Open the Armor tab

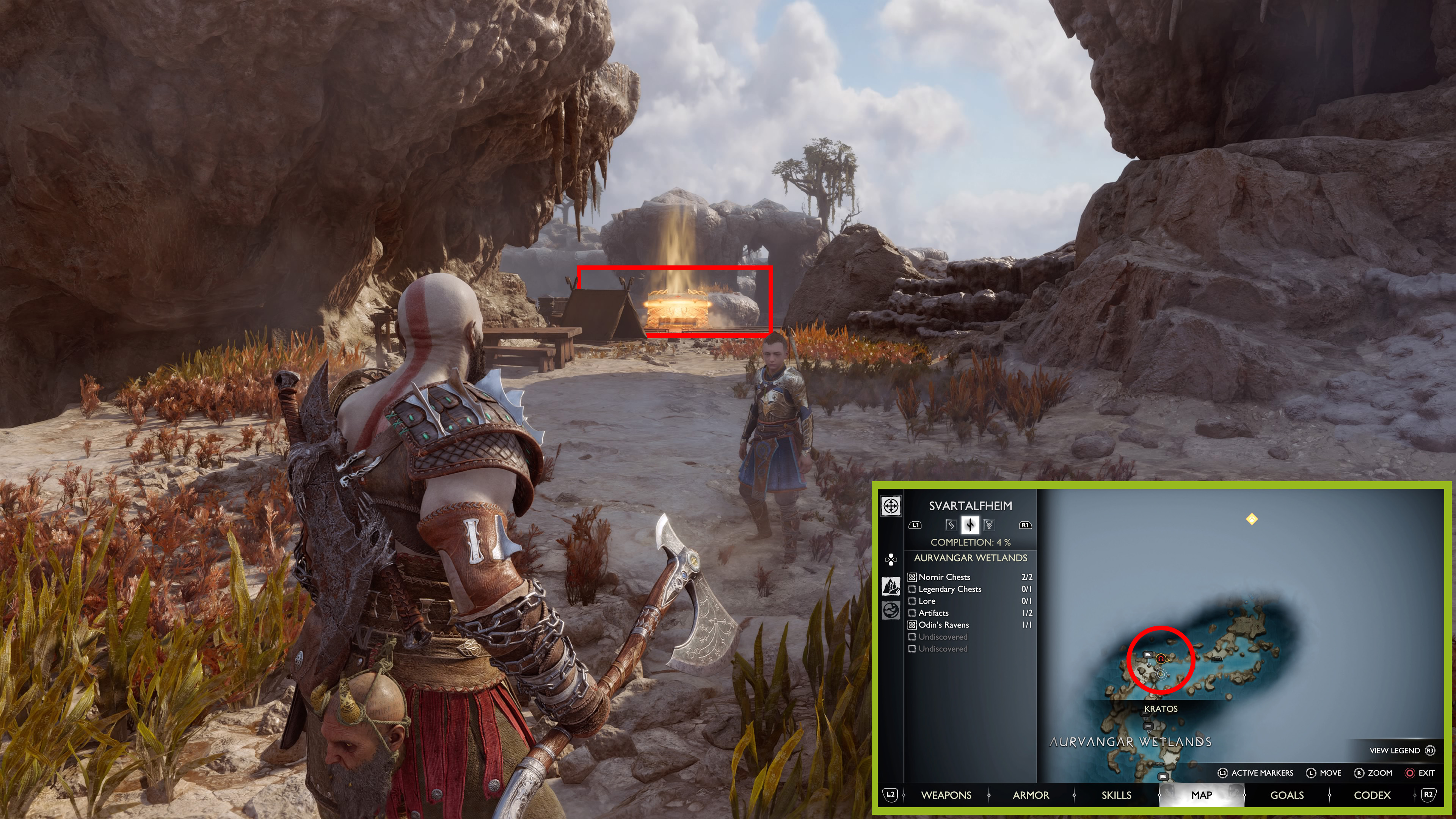pyautogui.click(x=1031, y=795)
